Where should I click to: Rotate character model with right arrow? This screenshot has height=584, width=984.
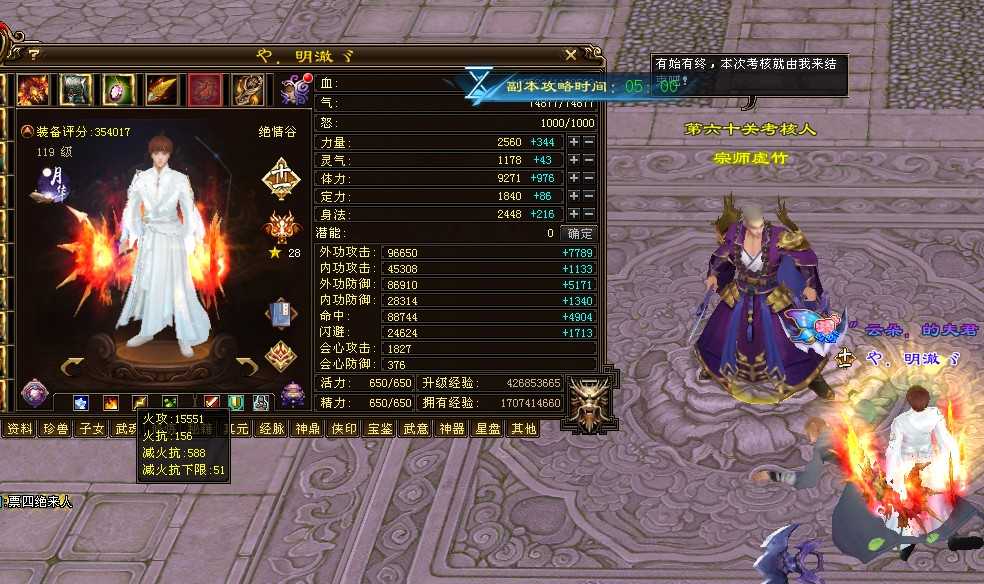click(246, 366)
